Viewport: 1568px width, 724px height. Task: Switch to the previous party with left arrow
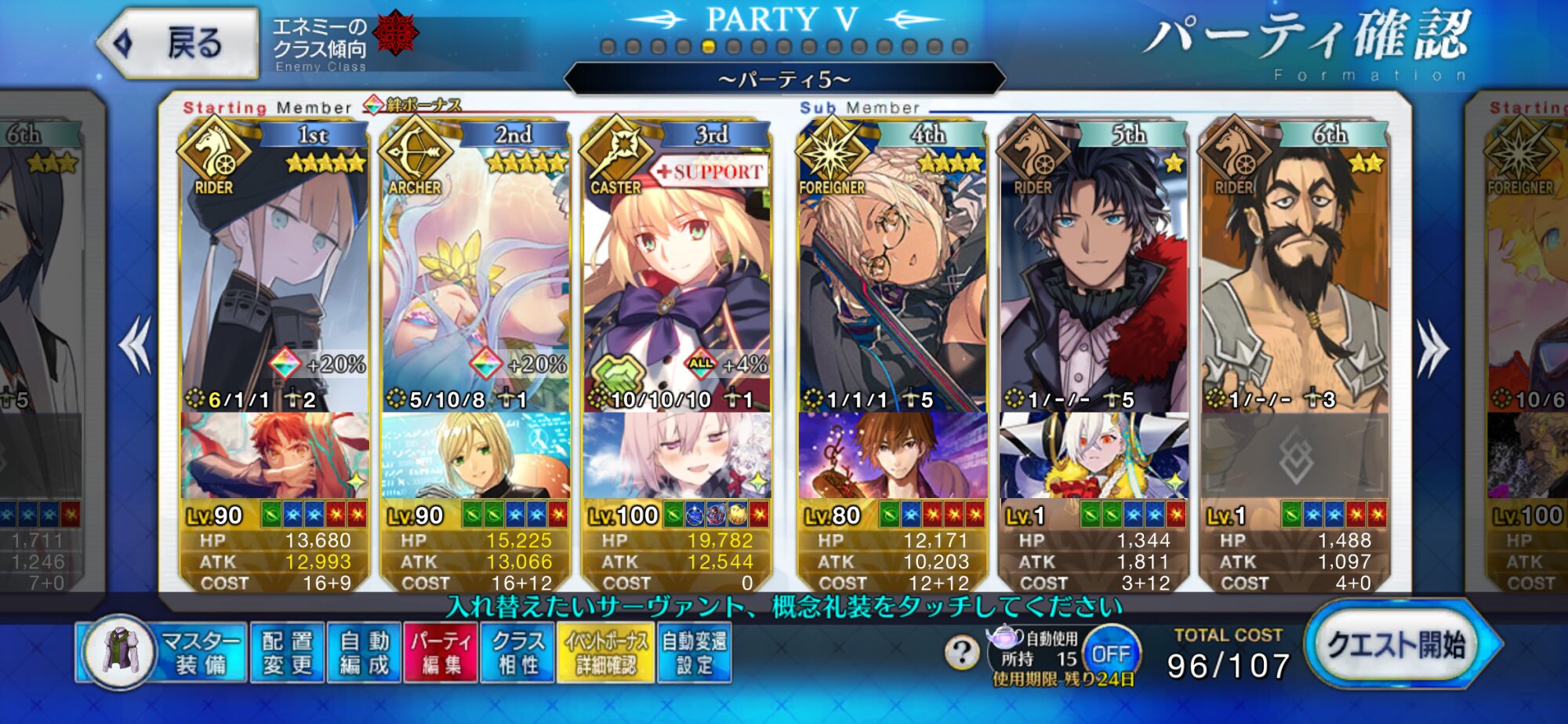coord(136,345)
